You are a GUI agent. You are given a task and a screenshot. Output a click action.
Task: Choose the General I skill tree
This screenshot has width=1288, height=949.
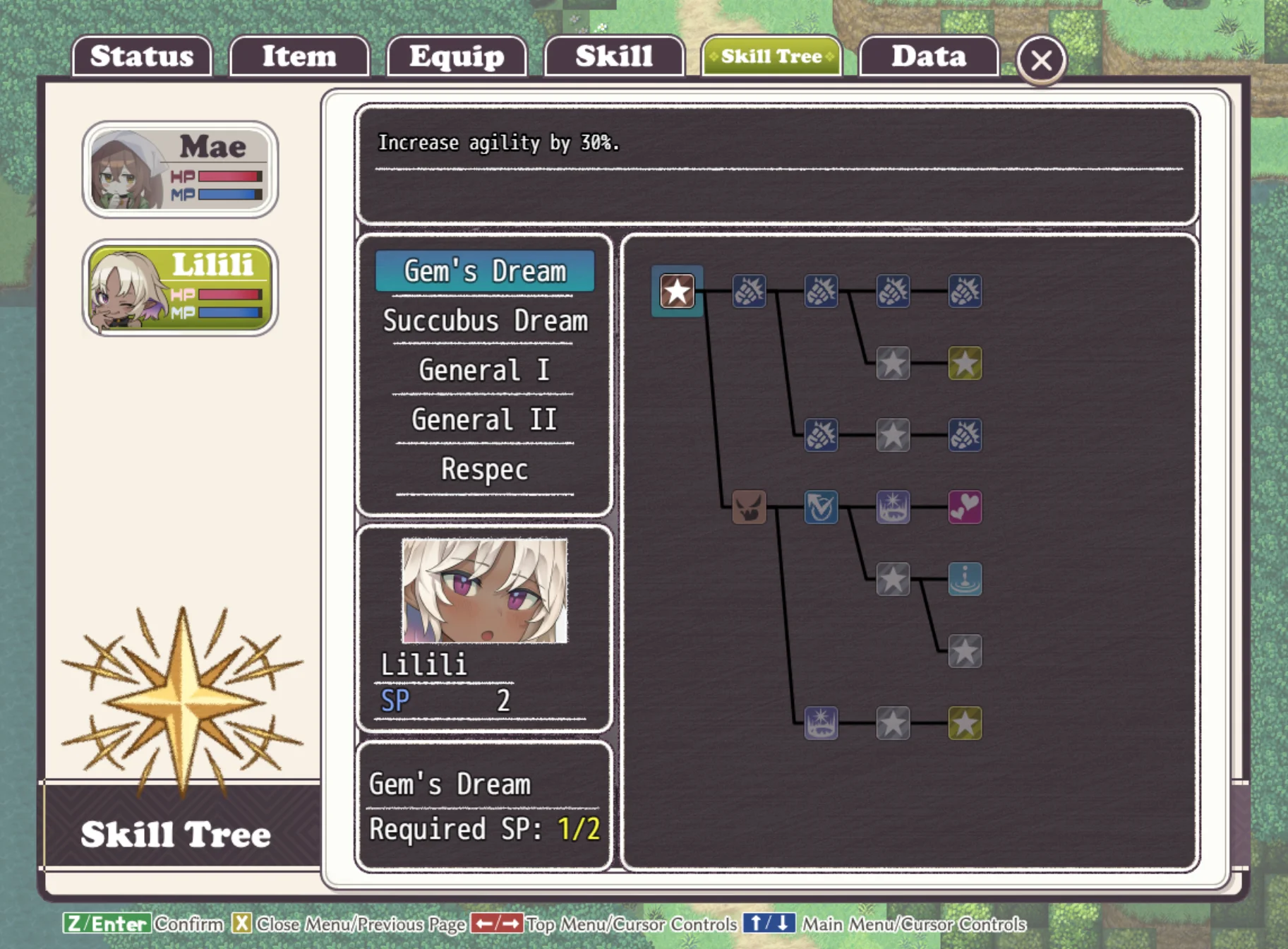485,371
